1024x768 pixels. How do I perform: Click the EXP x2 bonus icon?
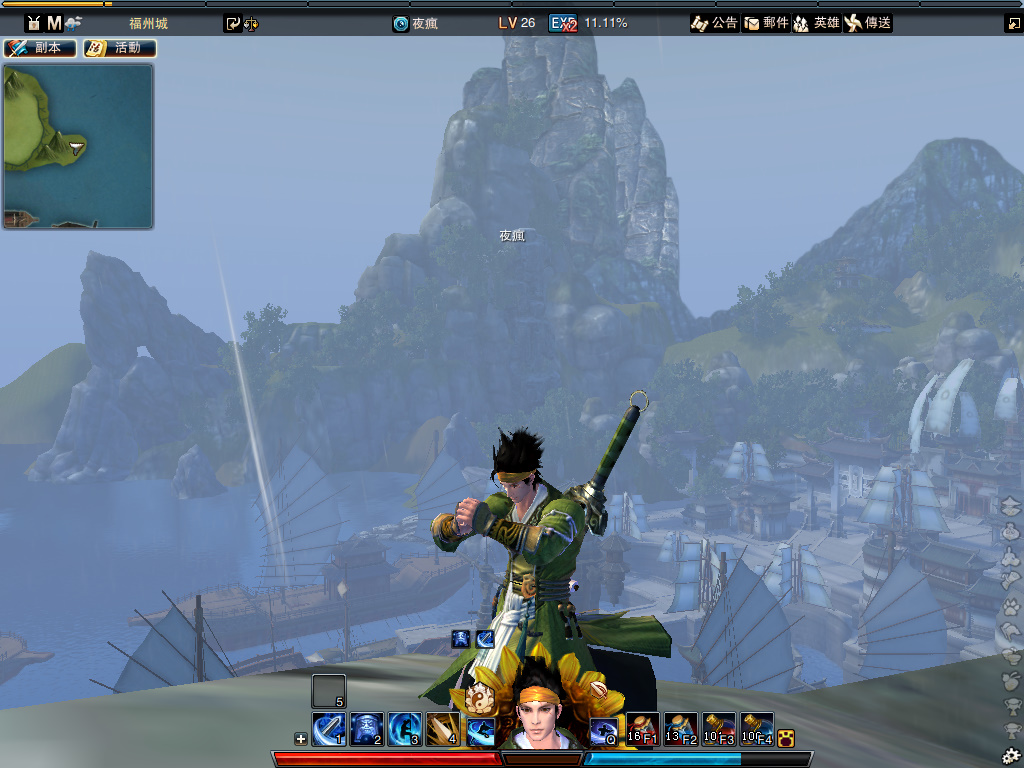563,23
